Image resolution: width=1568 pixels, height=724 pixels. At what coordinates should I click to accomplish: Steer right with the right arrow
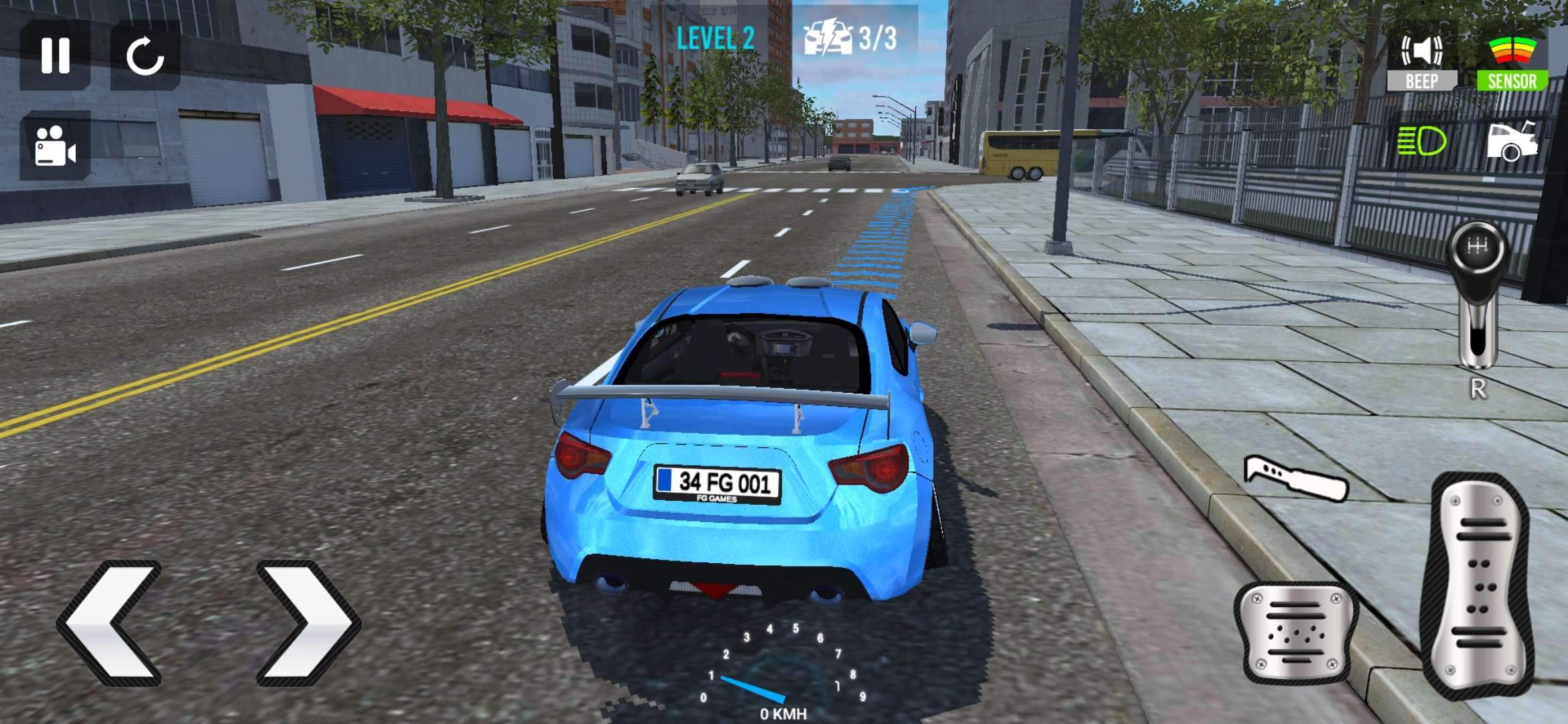tap(308, 623)
